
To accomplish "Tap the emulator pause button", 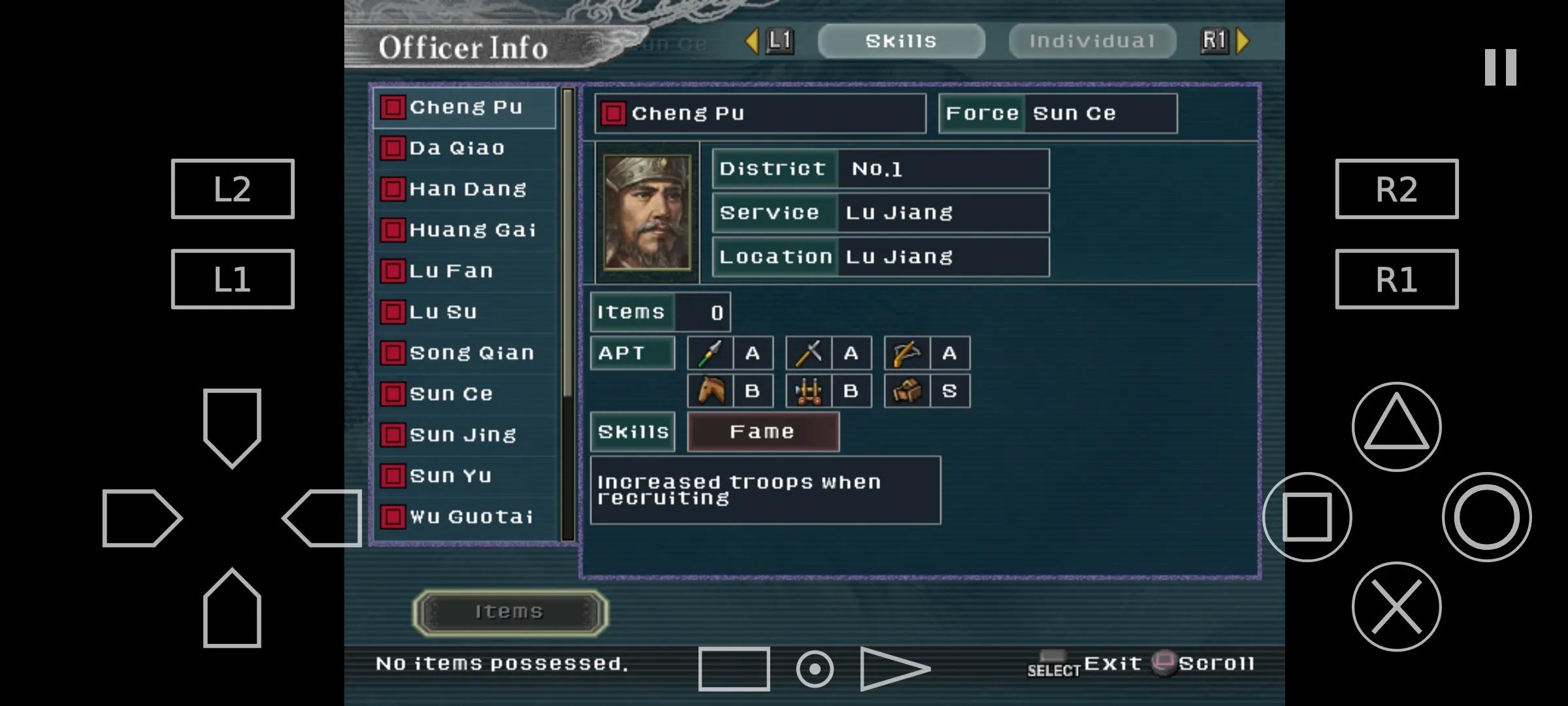I will [x=1500, y=67].
